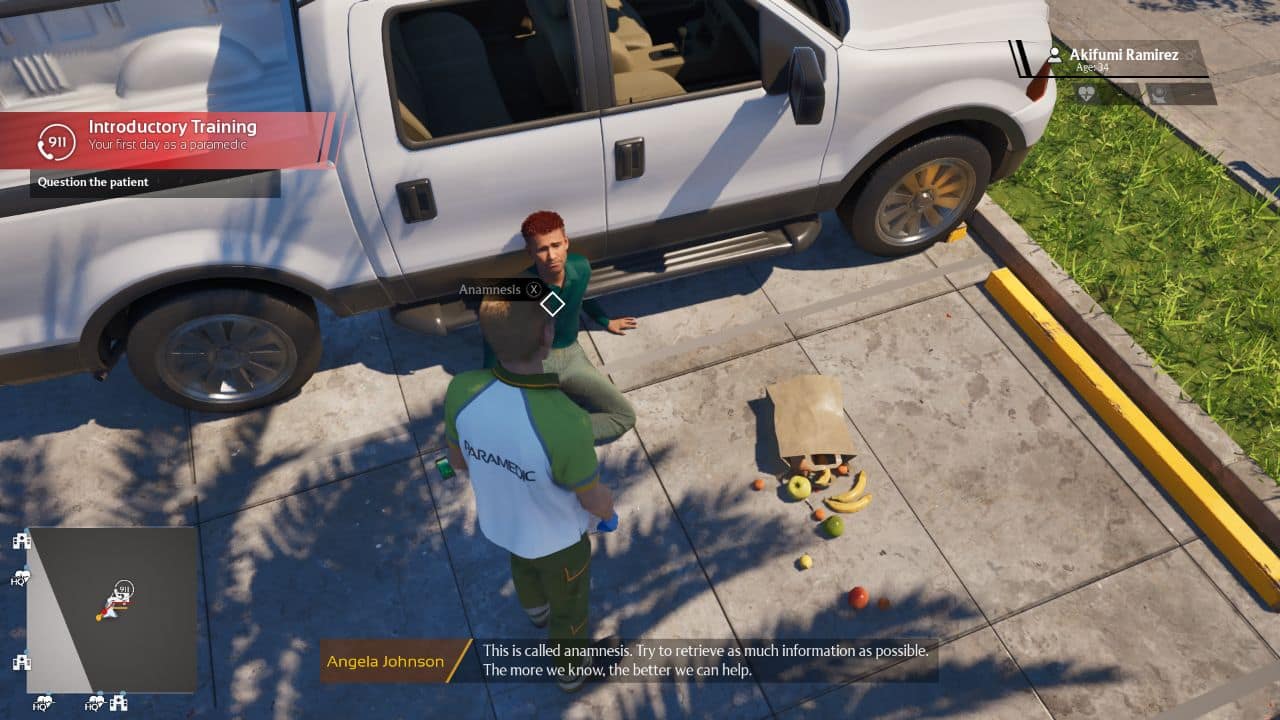Click the left HQ ambulance marker on the minimap
The image size is (1280, 720).
point(20,576)
